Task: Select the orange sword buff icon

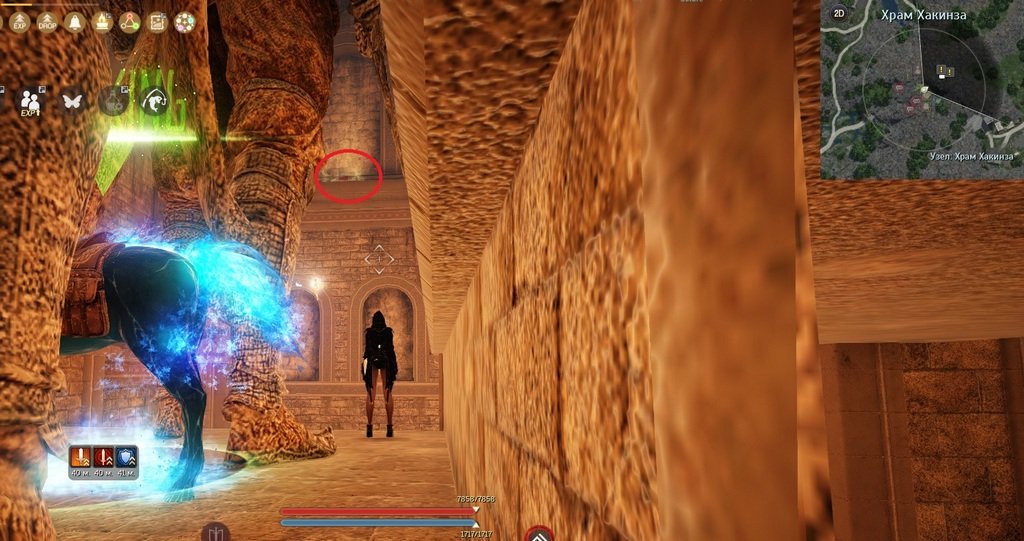Action: point(80,458)
